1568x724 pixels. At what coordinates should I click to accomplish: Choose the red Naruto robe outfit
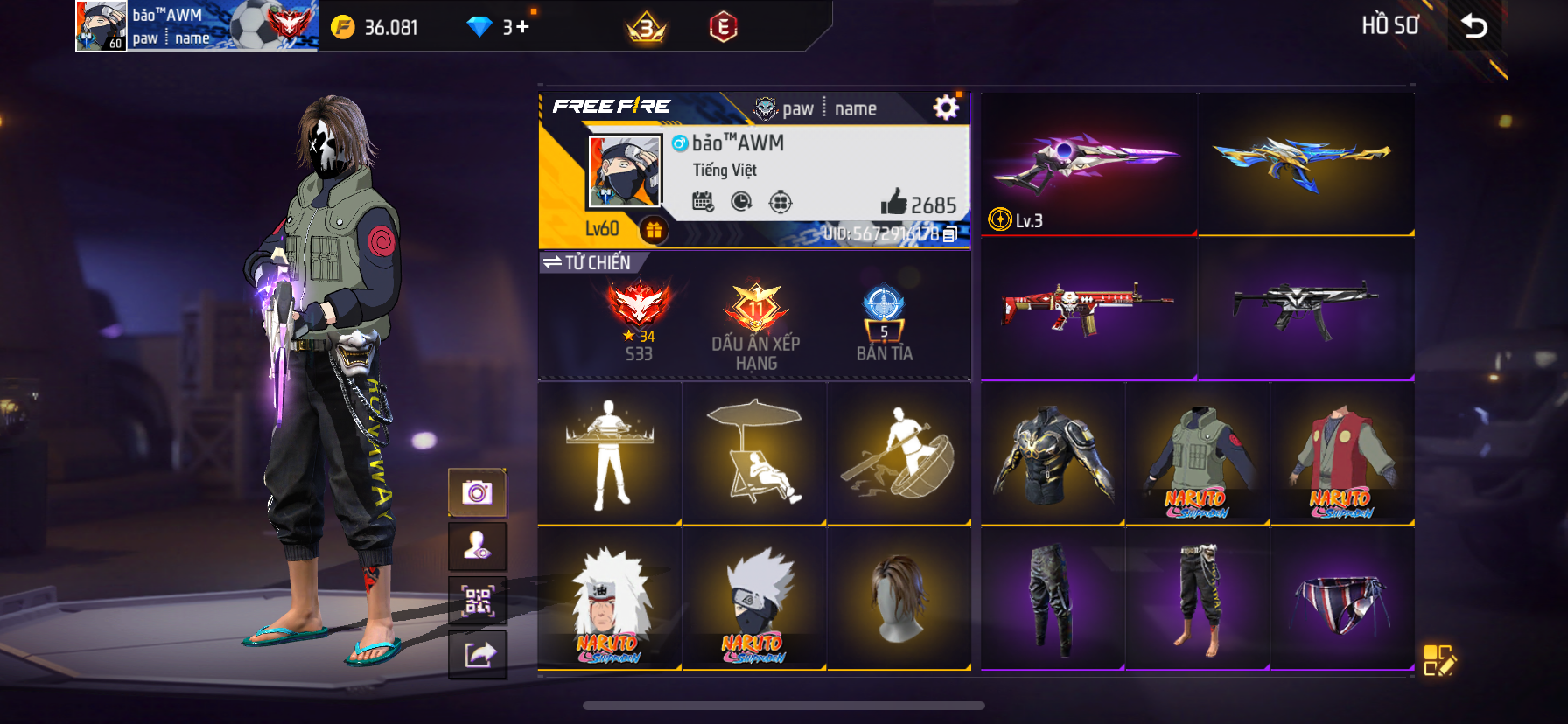click(x=1341, y=454)
